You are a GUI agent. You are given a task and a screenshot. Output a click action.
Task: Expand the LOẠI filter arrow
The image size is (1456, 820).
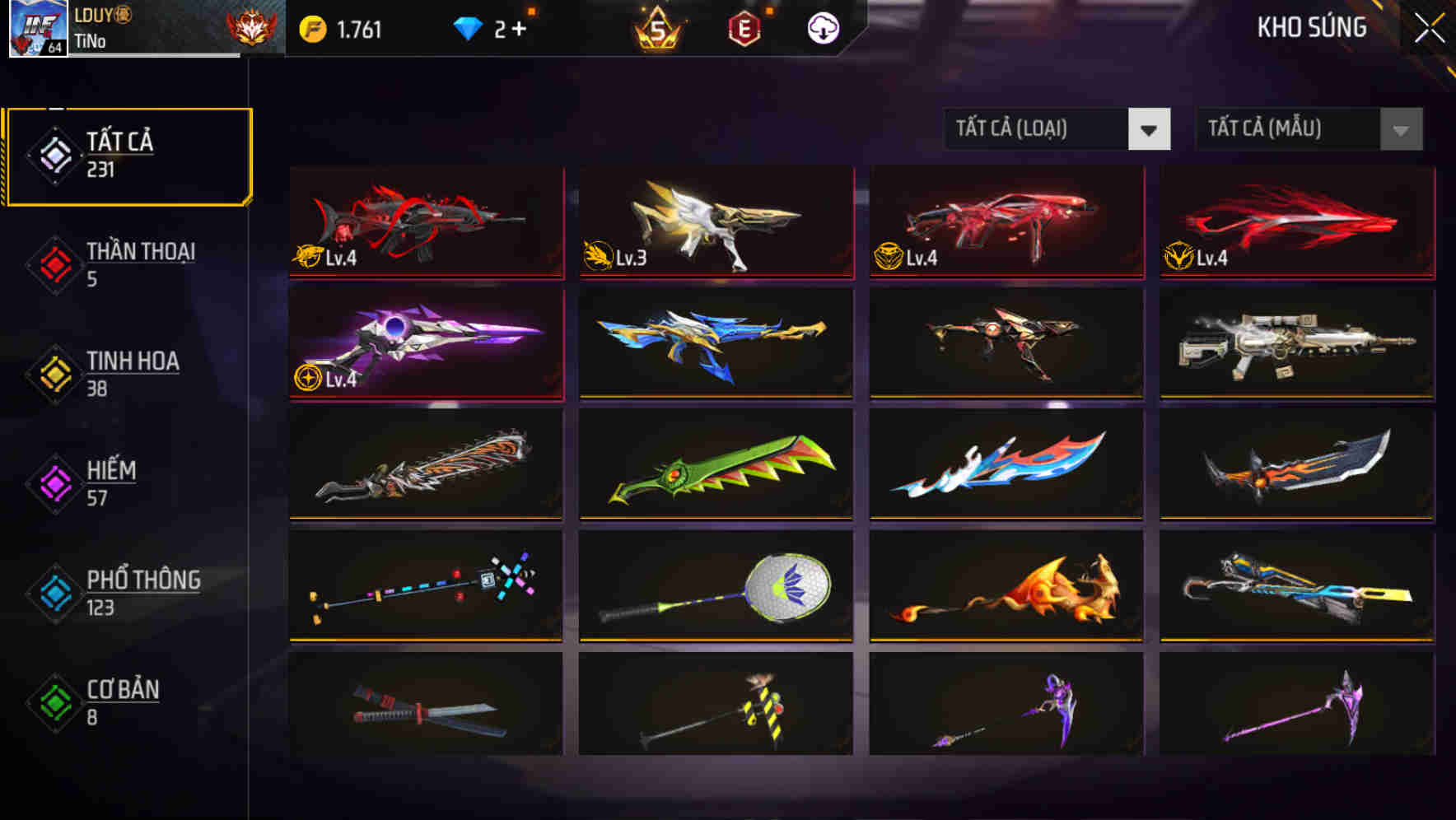pyautogui.click(x=1150, y=129)
